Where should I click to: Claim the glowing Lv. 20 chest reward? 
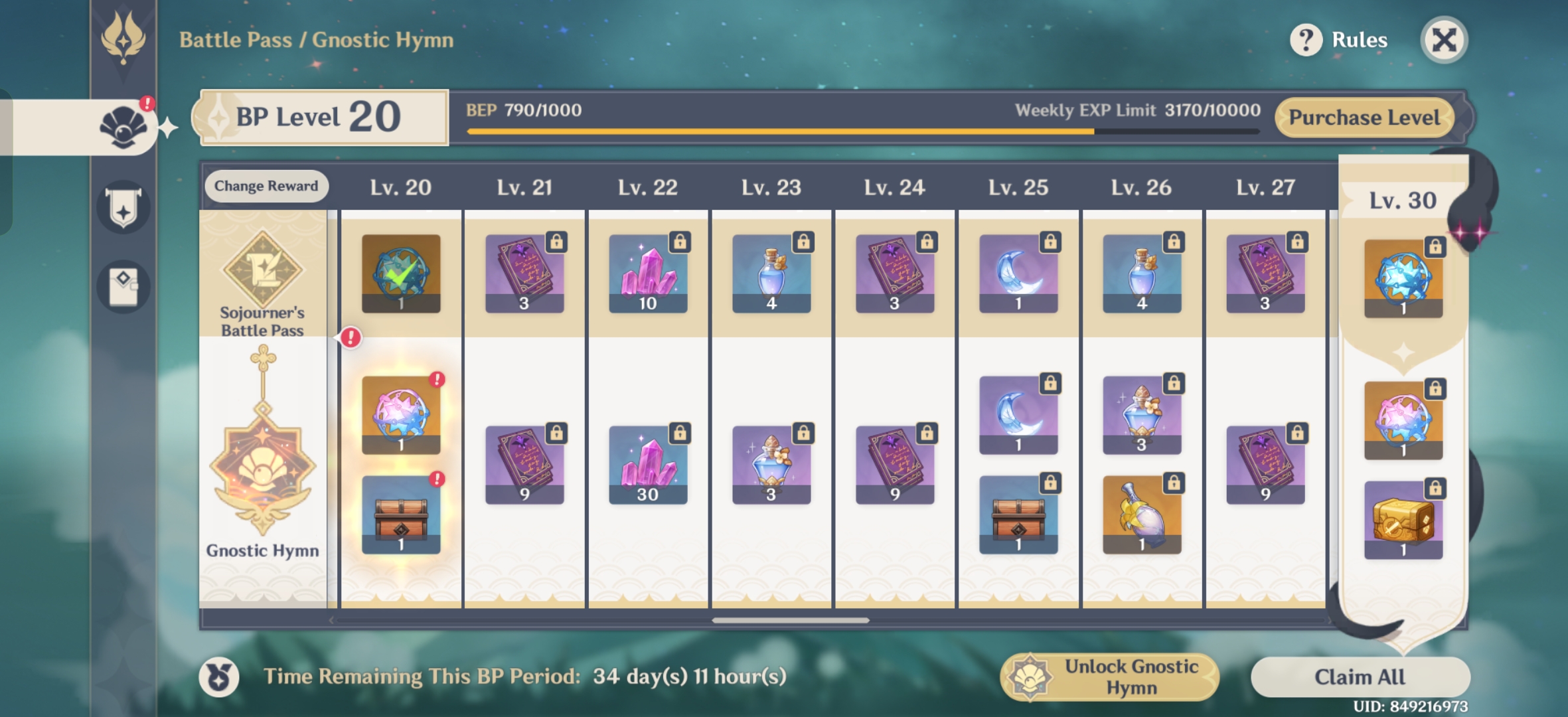click(x=401, y=515)
